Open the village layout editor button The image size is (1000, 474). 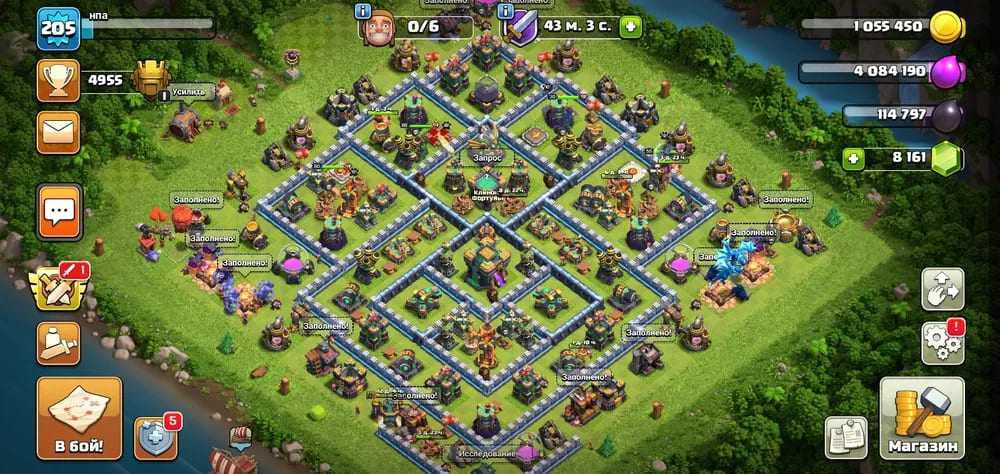[942, 290]
